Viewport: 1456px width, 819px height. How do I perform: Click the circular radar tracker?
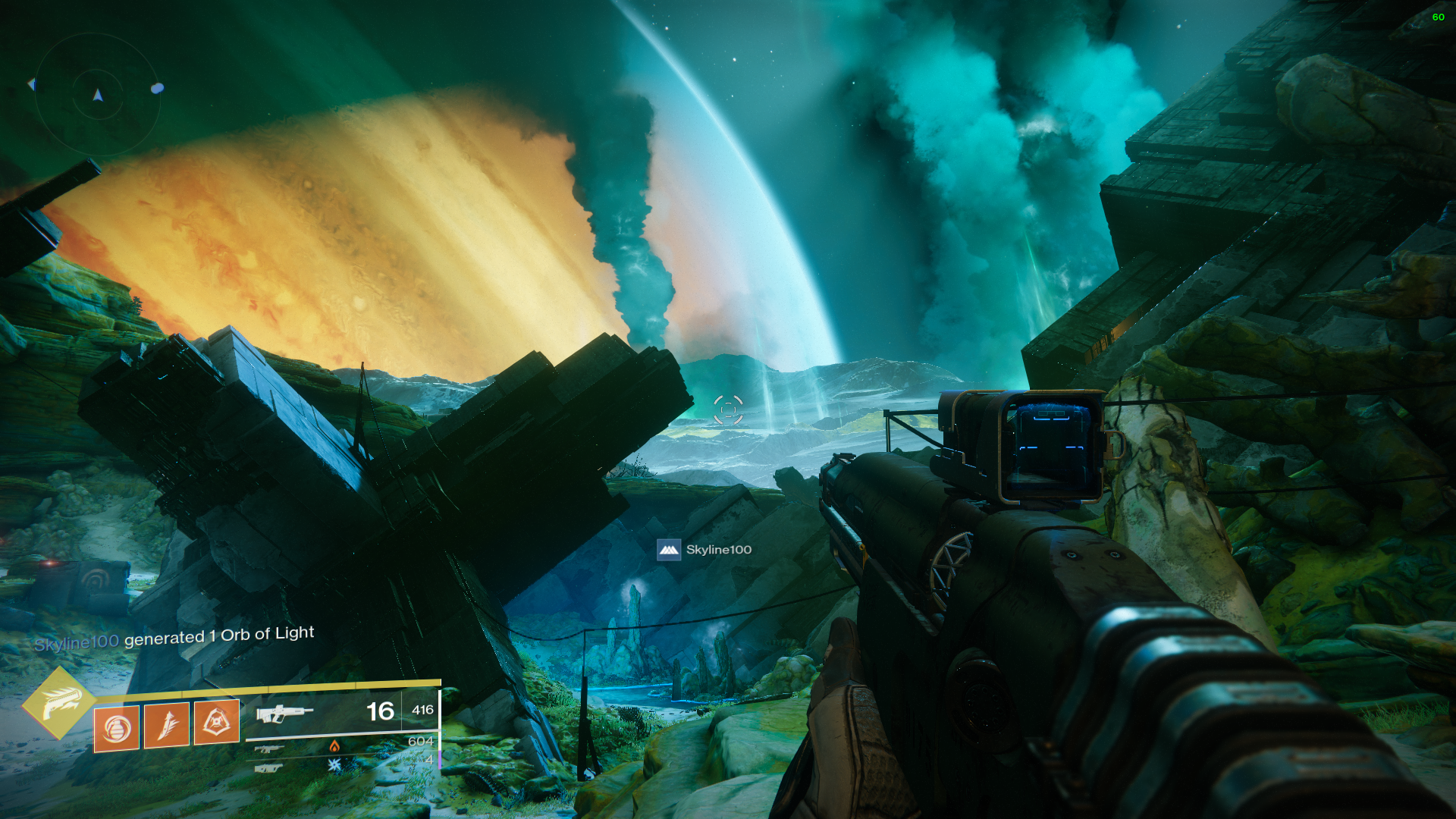click(98, 95)
